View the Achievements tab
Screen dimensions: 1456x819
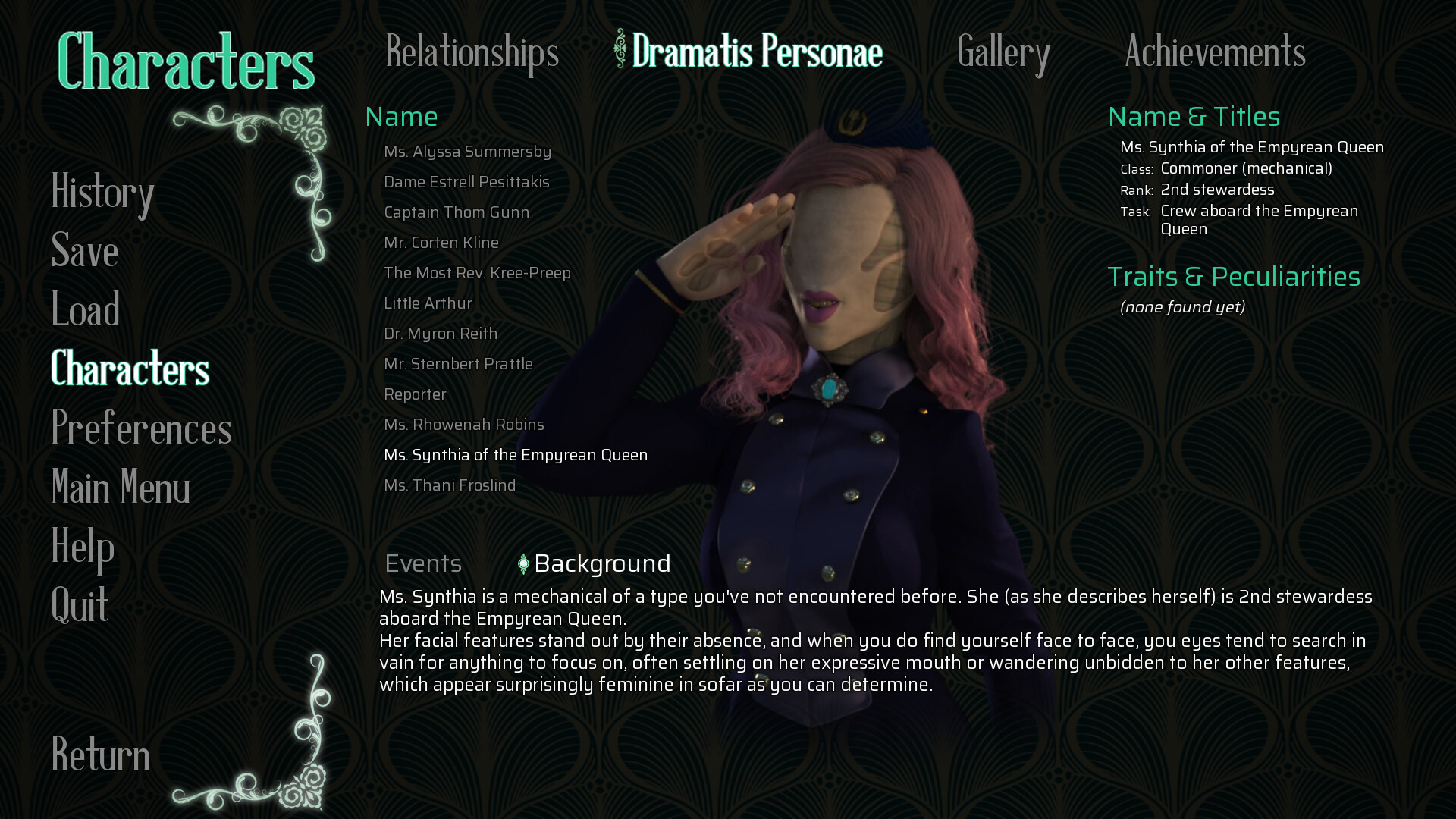[x=1214, y=53]
